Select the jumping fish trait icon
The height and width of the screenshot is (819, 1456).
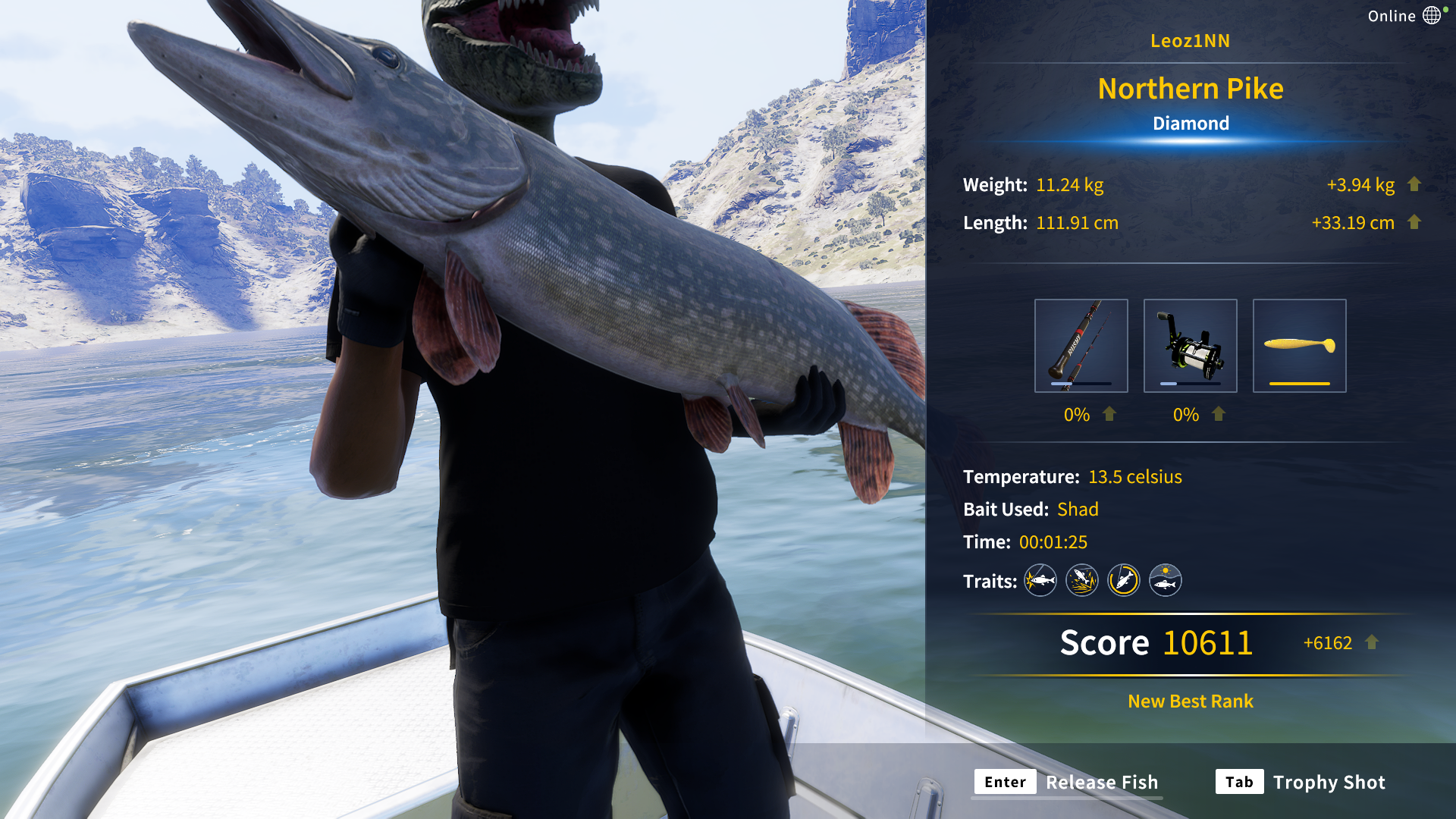1081,580
